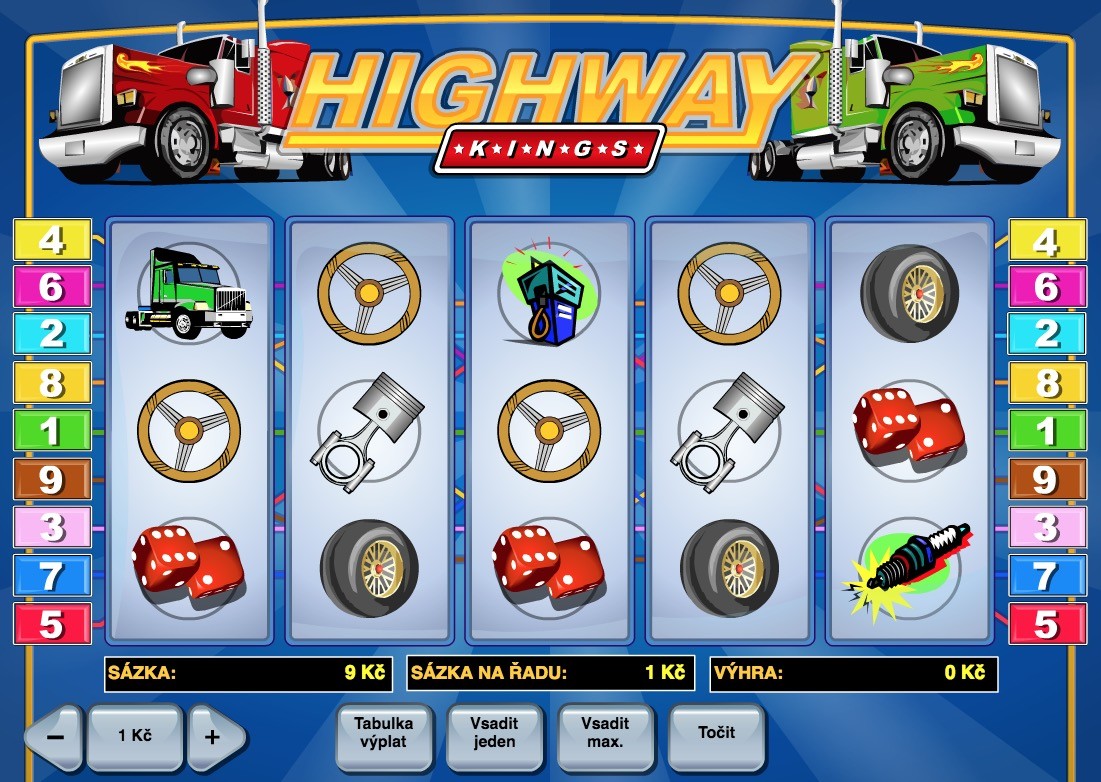This screenshot has width=1101, height=782.
Task: Decrease coin value with minus button
Action: tap(56, 737)
